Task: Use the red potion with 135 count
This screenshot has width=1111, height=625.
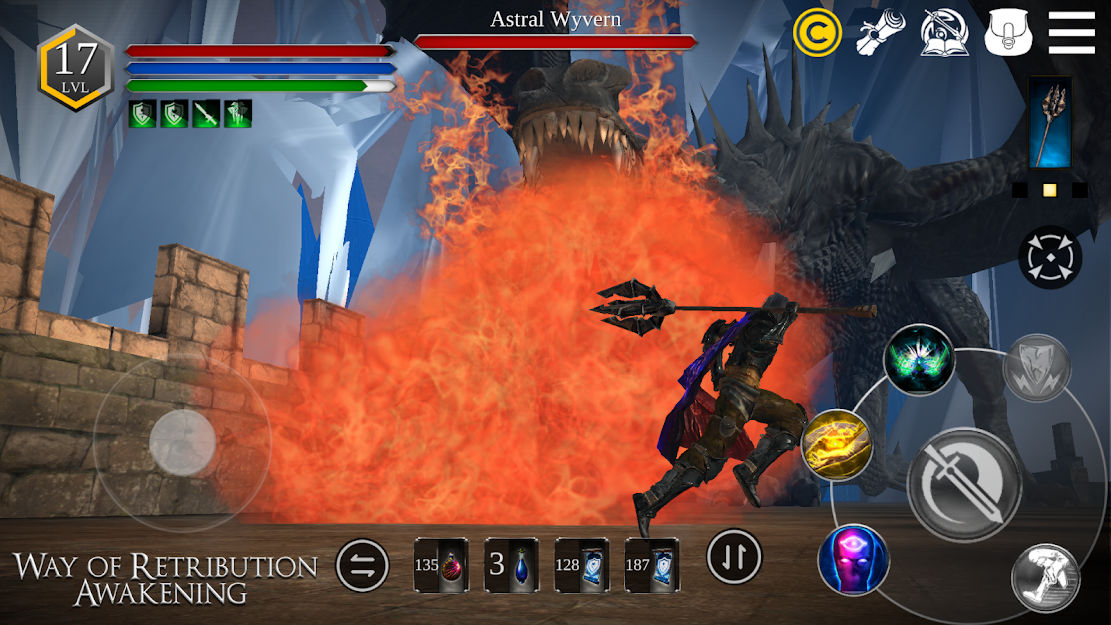Action: pos(441,565)
